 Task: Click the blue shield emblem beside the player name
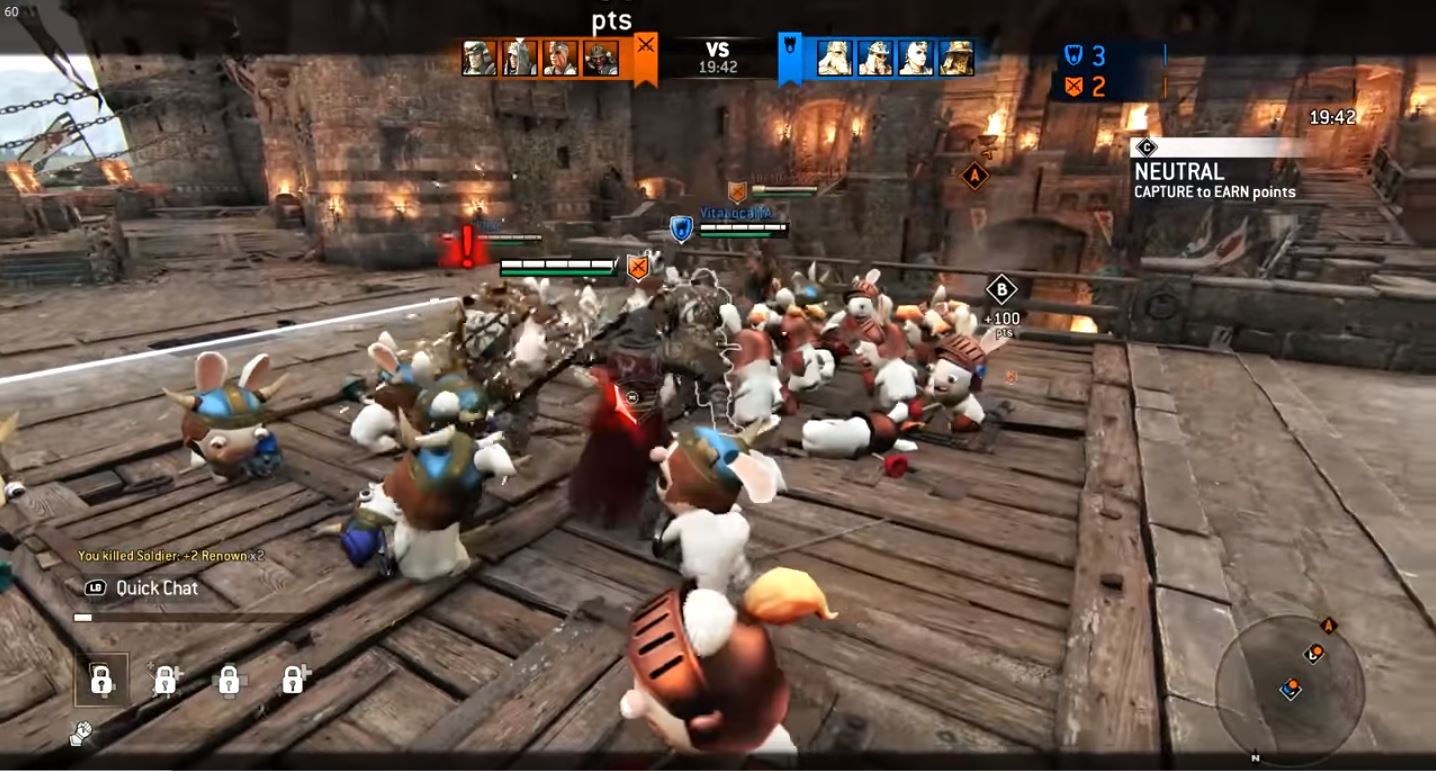pos(681,229)
